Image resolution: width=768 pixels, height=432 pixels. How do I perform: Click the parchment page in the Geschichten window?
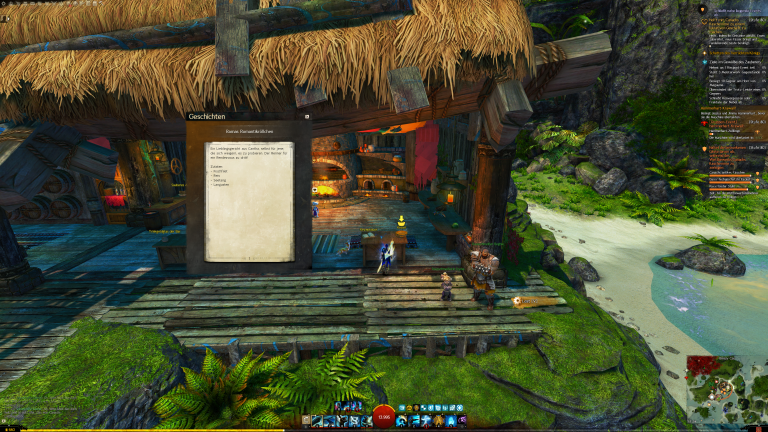click(250, 200)
